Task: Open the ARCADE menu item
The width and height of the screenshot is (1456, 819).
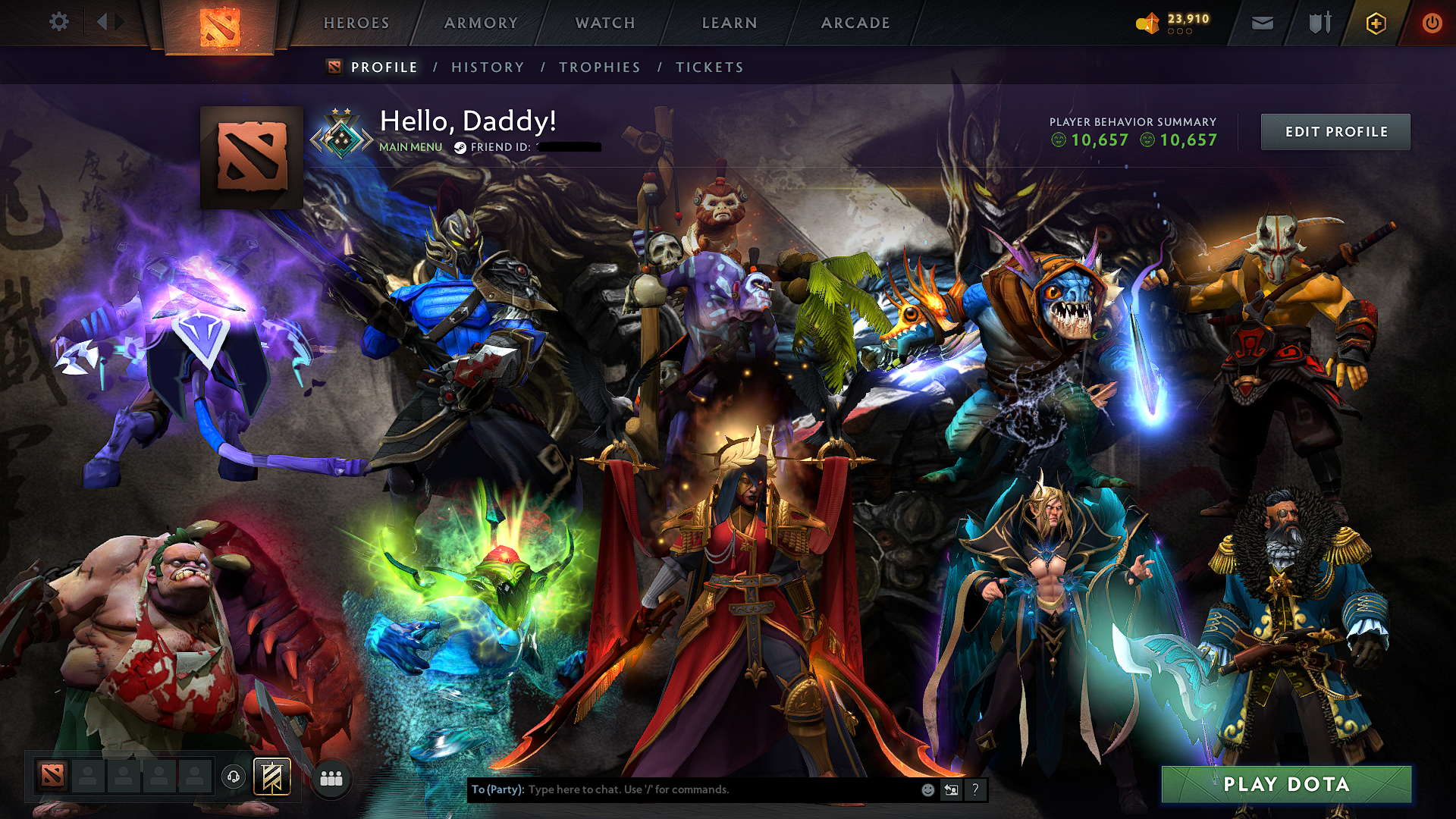Action: (855, 22)
